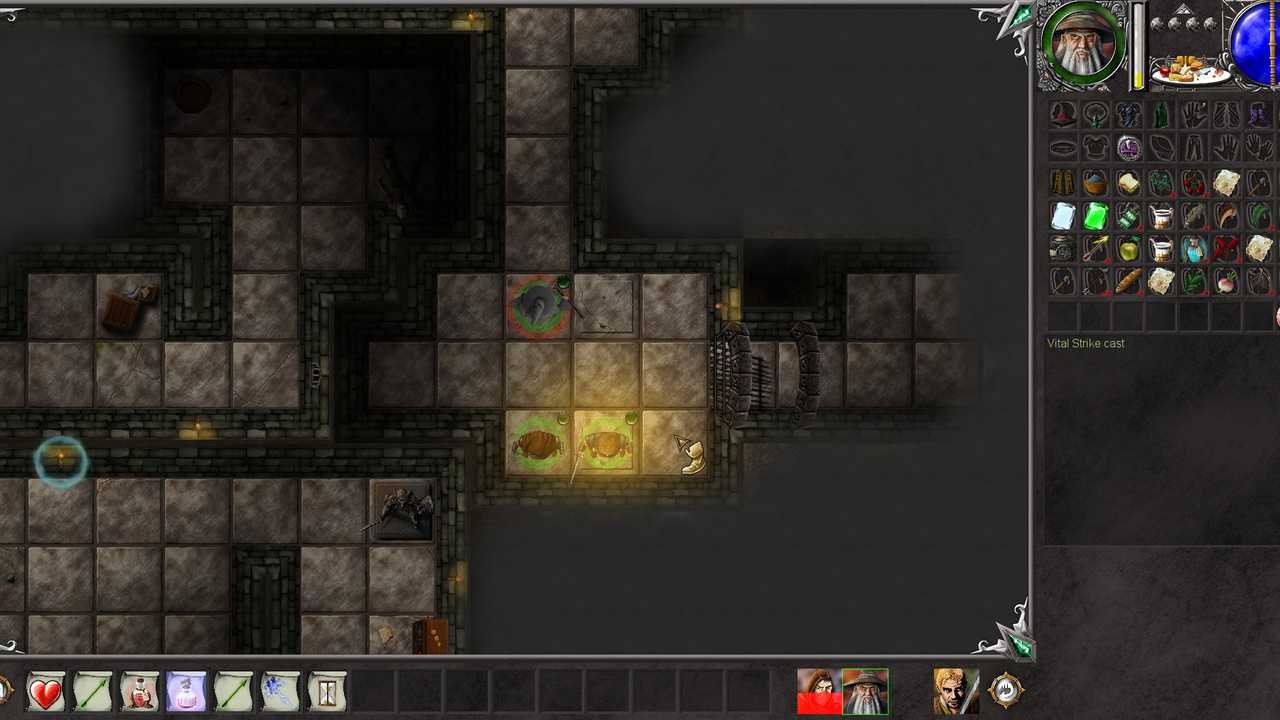The height and width of the screenshot is (720, 1280).
Task: Activate the highlighted pink potion hotbar slot
Action: coord(186,692)
